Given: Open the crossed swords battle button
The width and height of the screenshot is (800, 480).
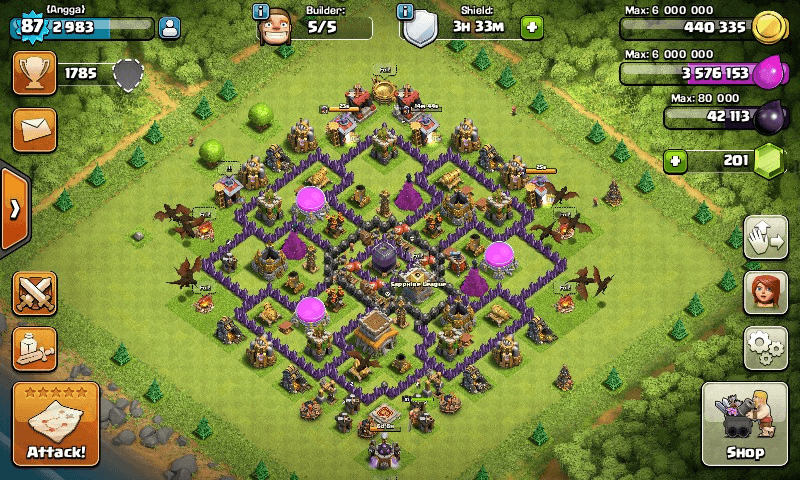Looking at the screenshot, I should coord(34,293).
